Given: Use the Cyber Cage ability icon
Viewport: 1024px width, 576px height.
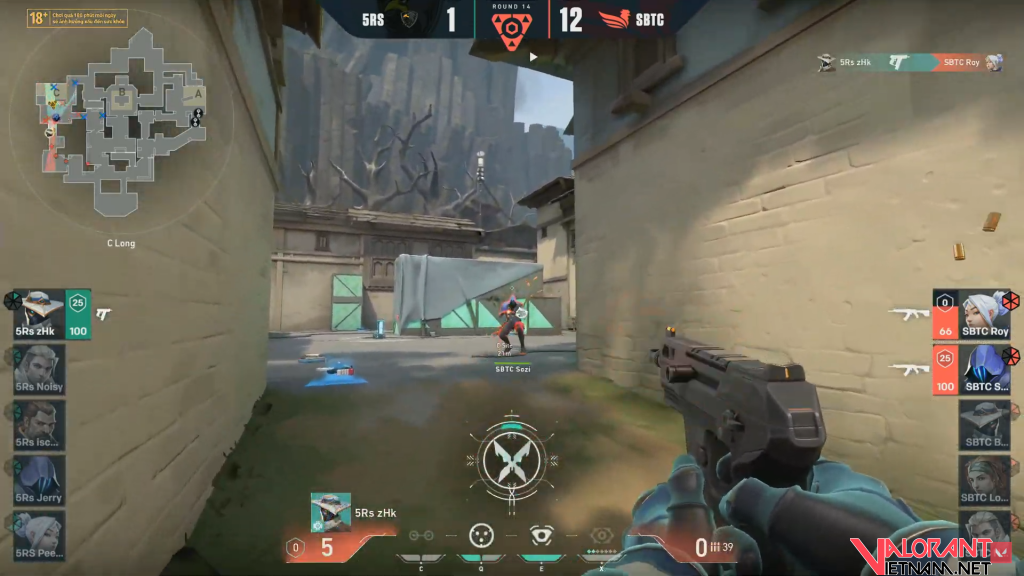Looking at the screenshot, I should click(x=482, y=536).
